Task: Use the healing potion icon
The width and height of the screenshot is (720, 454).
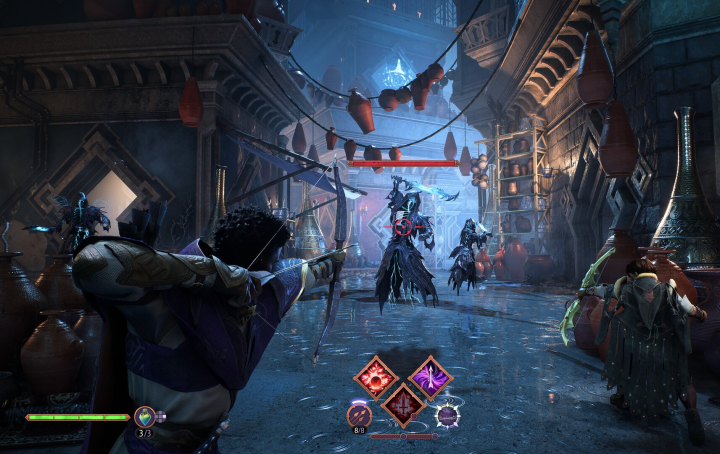Action: (145, 416)
